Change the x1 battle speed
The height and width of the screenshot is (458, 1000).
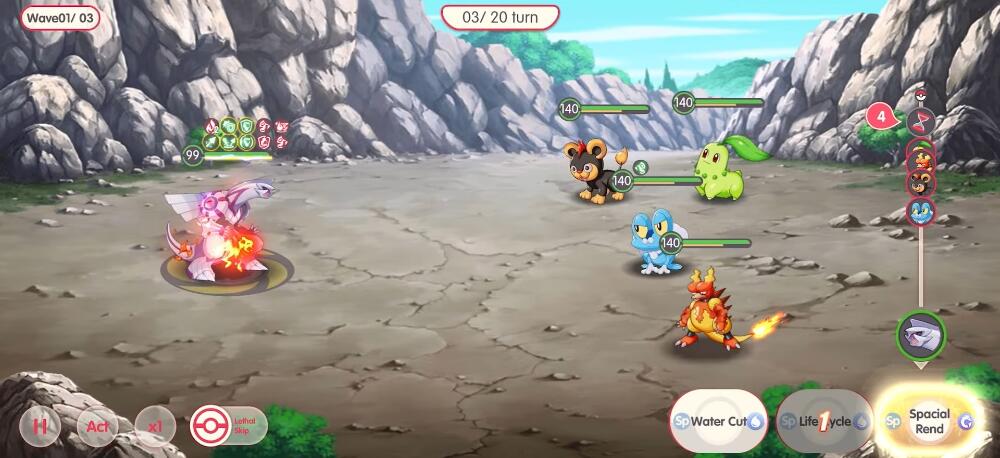(154, 426)
